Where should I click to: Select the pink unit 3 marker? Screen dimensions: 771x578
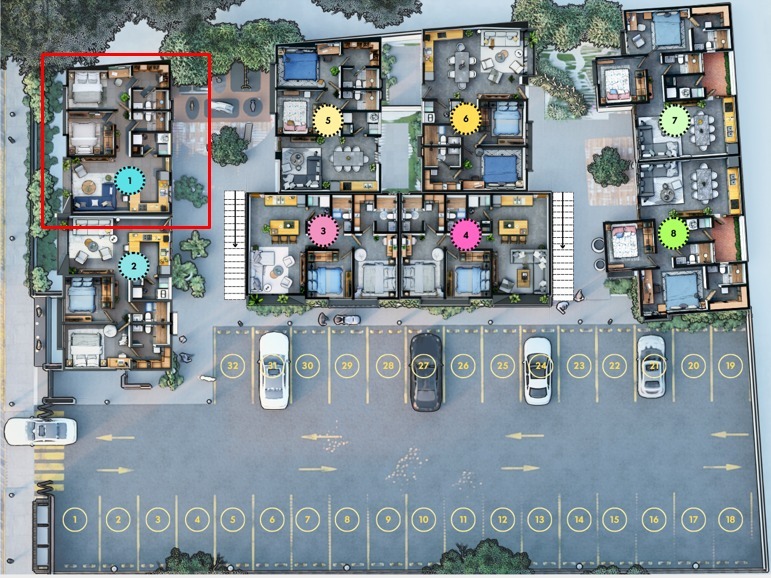[322, 231]
